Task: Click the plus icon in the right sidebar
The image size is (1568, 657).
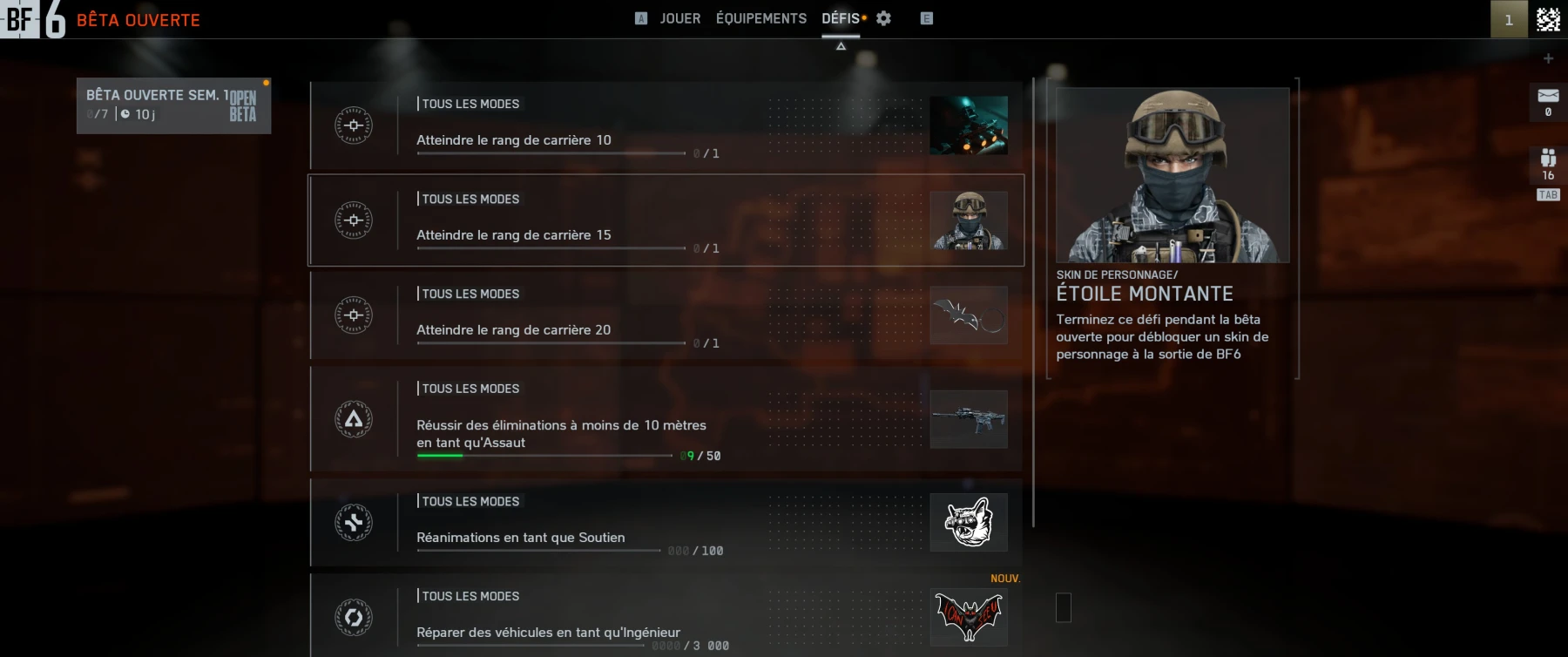Action: (x=1549, y=58)
